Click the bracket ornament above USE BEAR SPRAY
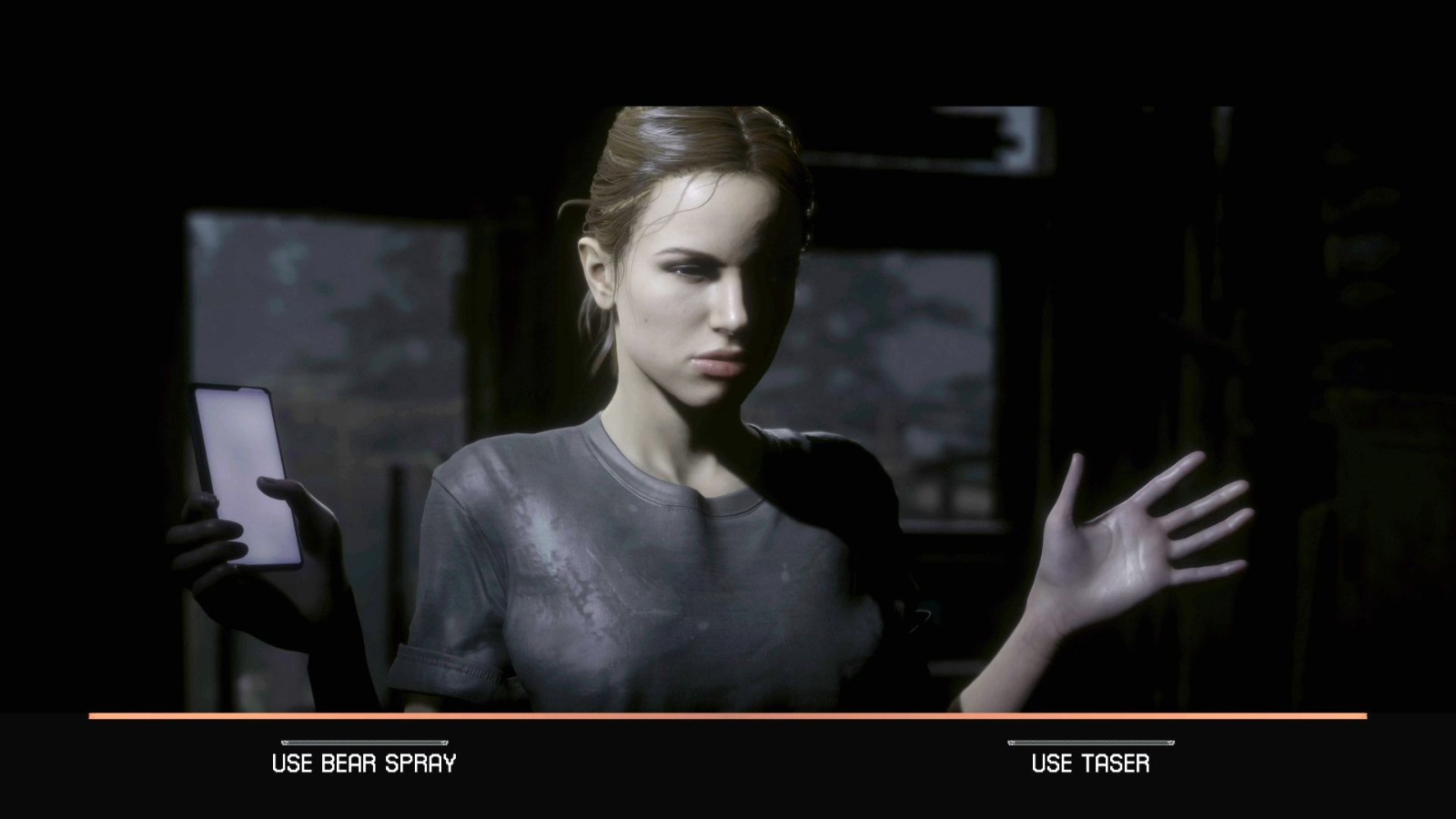The image size is (1456, 819). tap(364, 742)
